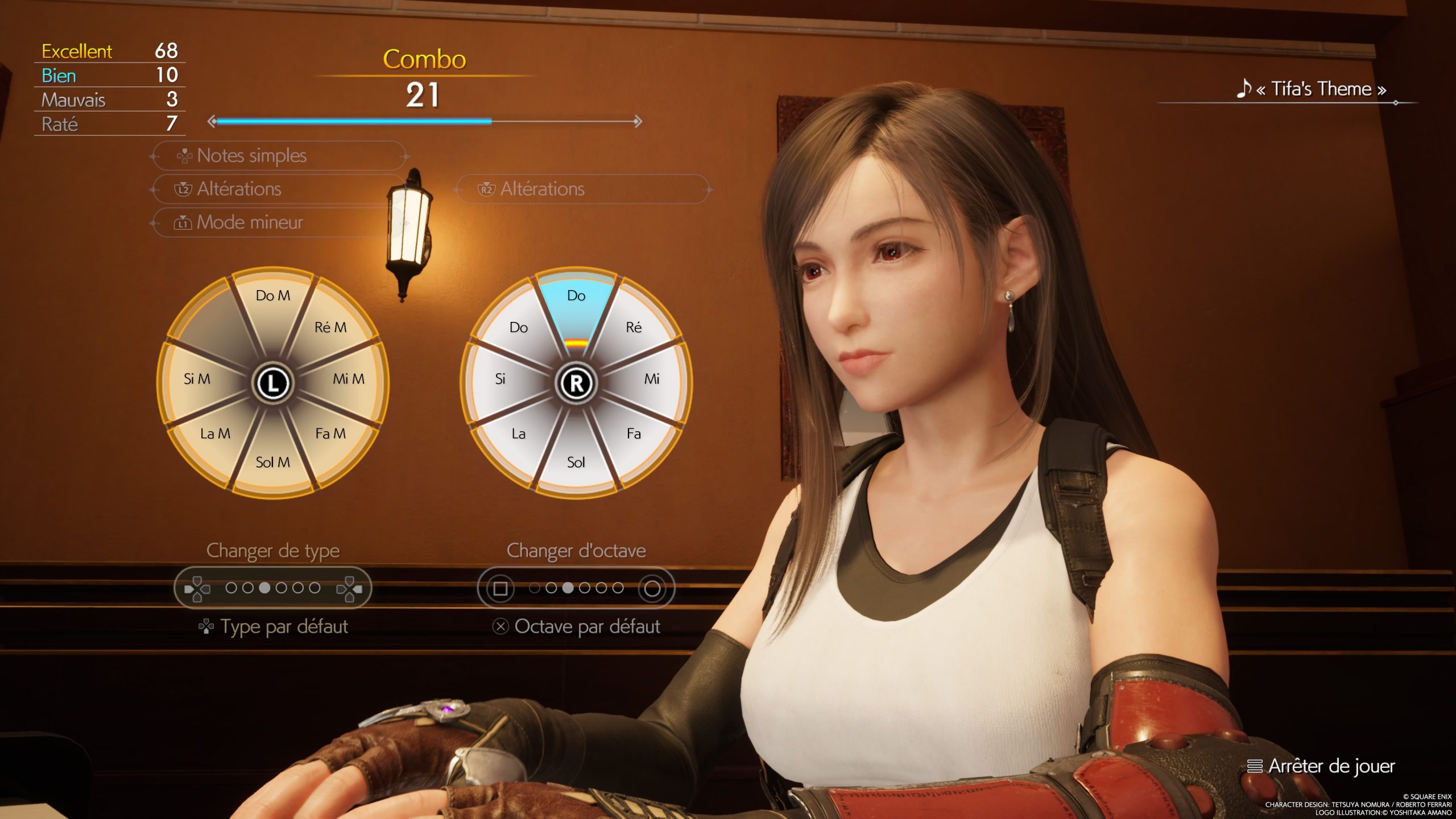Select the Mi note segment
1456x819 pixels.
[x=652, y=379]
